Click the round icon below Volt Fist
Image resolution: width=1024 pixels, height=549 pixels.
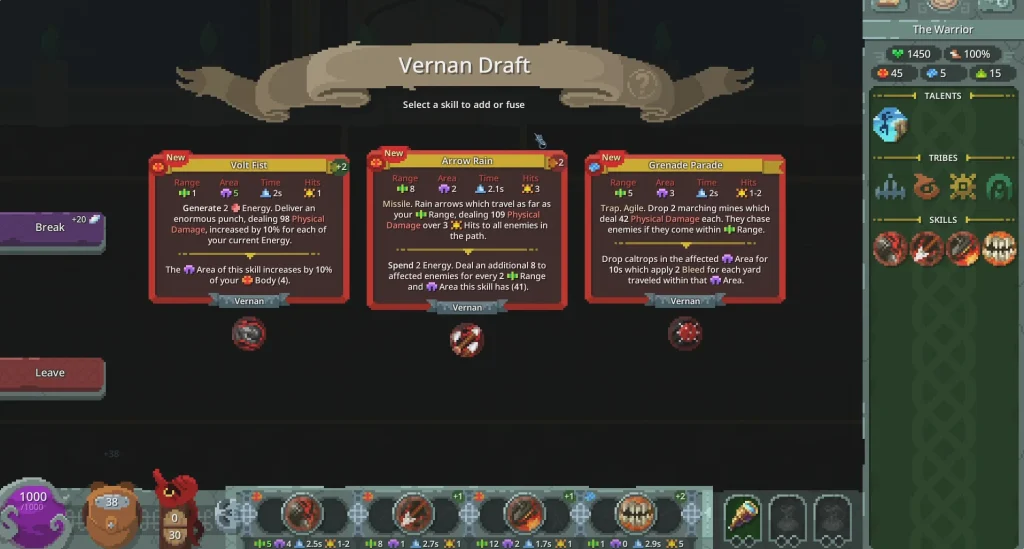coord(249,333)
